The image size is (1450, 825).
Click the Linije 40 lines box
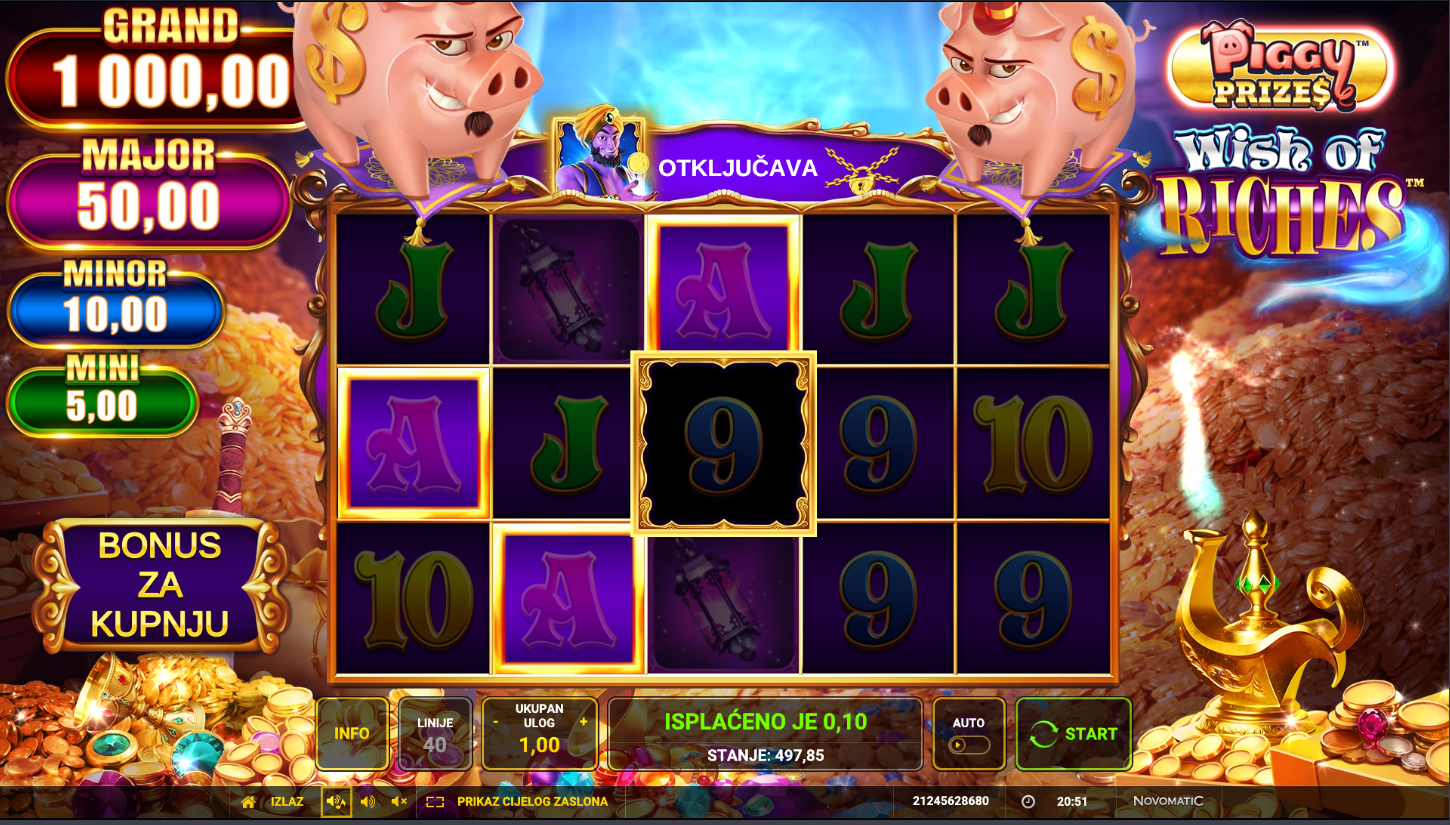pos(435,734)
